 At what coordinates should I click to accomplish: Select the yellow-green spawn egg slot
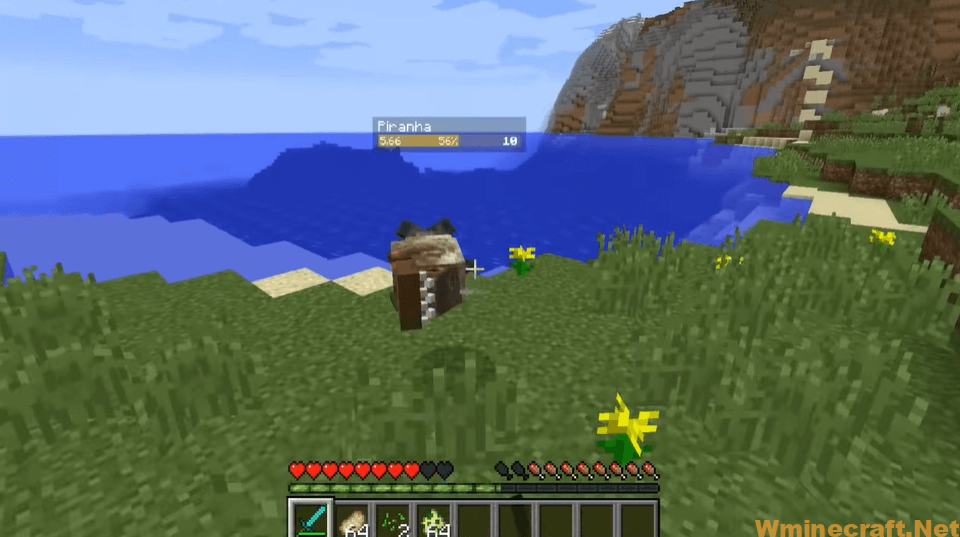pos(433,520)
